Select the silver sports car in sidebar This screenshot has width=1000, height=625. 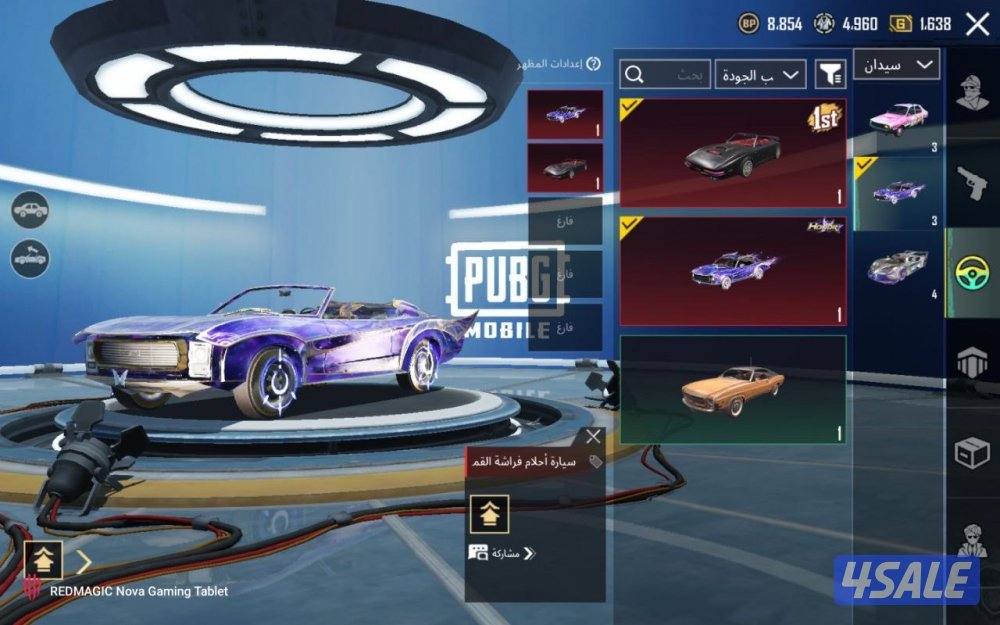point(897,267)
